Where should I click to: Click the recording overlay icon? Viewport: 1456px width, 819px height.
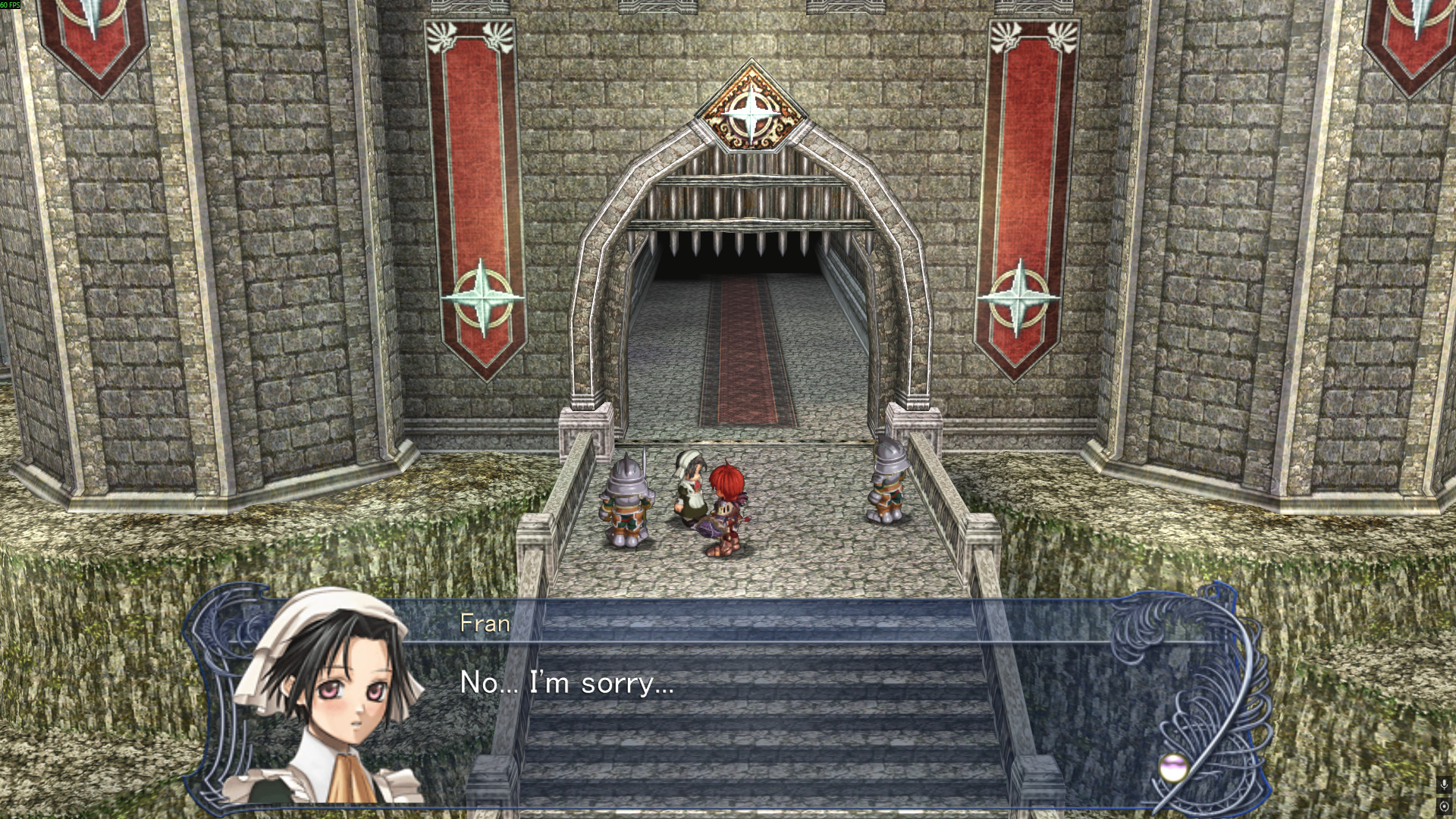(1444, 806)
